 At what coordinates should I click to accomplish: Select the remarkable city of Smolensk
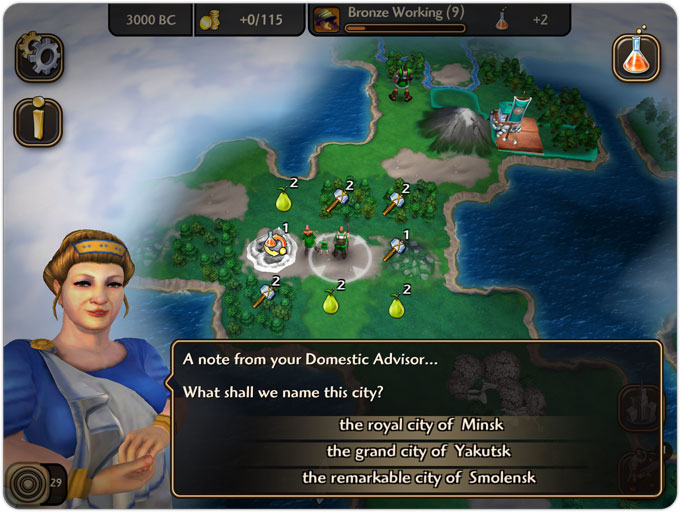tap(419, 478)
